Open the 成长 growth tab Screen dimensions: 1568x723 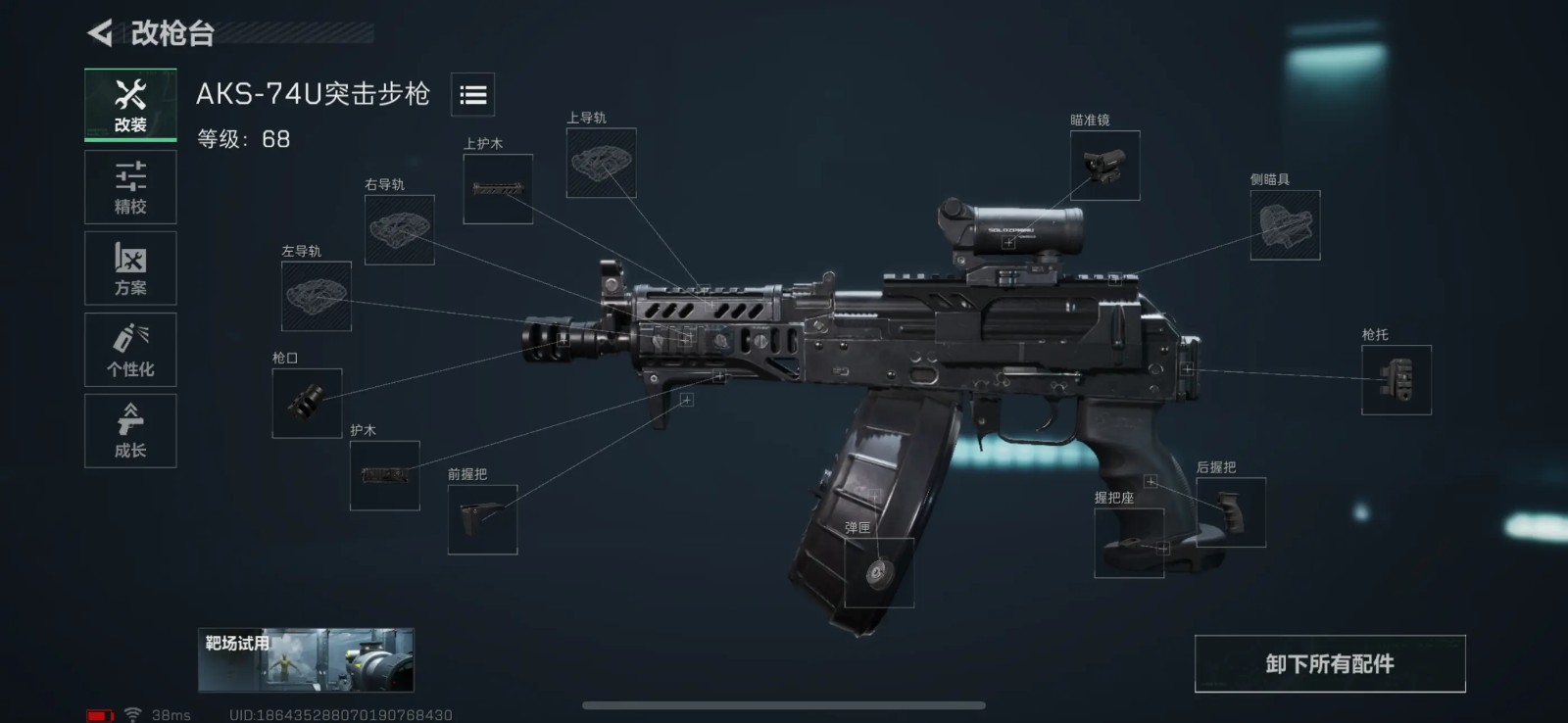click(x=130, y=431)
